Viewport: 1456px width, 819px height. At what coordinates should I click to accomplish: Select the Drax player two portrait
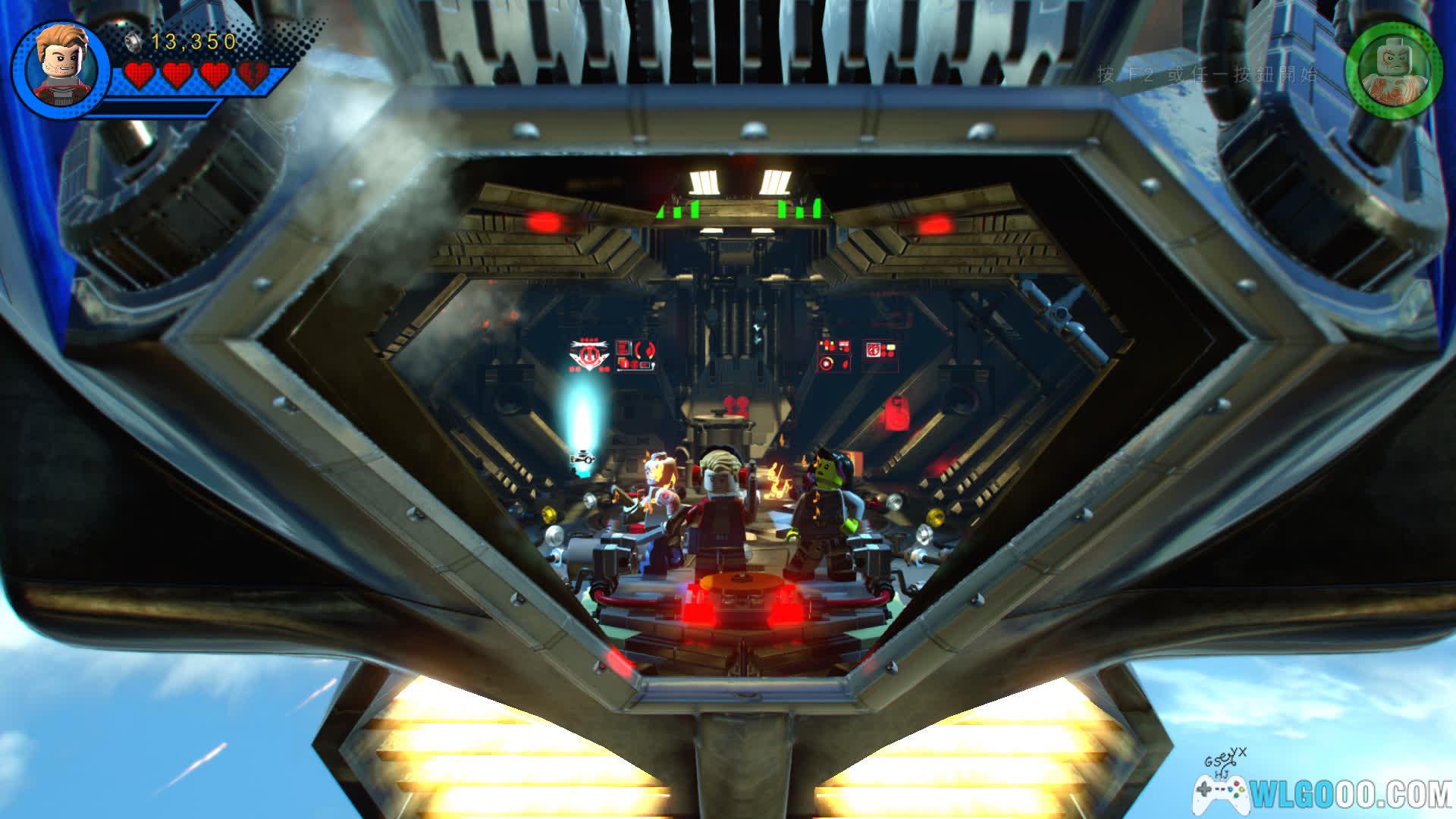click(1395, 70)
